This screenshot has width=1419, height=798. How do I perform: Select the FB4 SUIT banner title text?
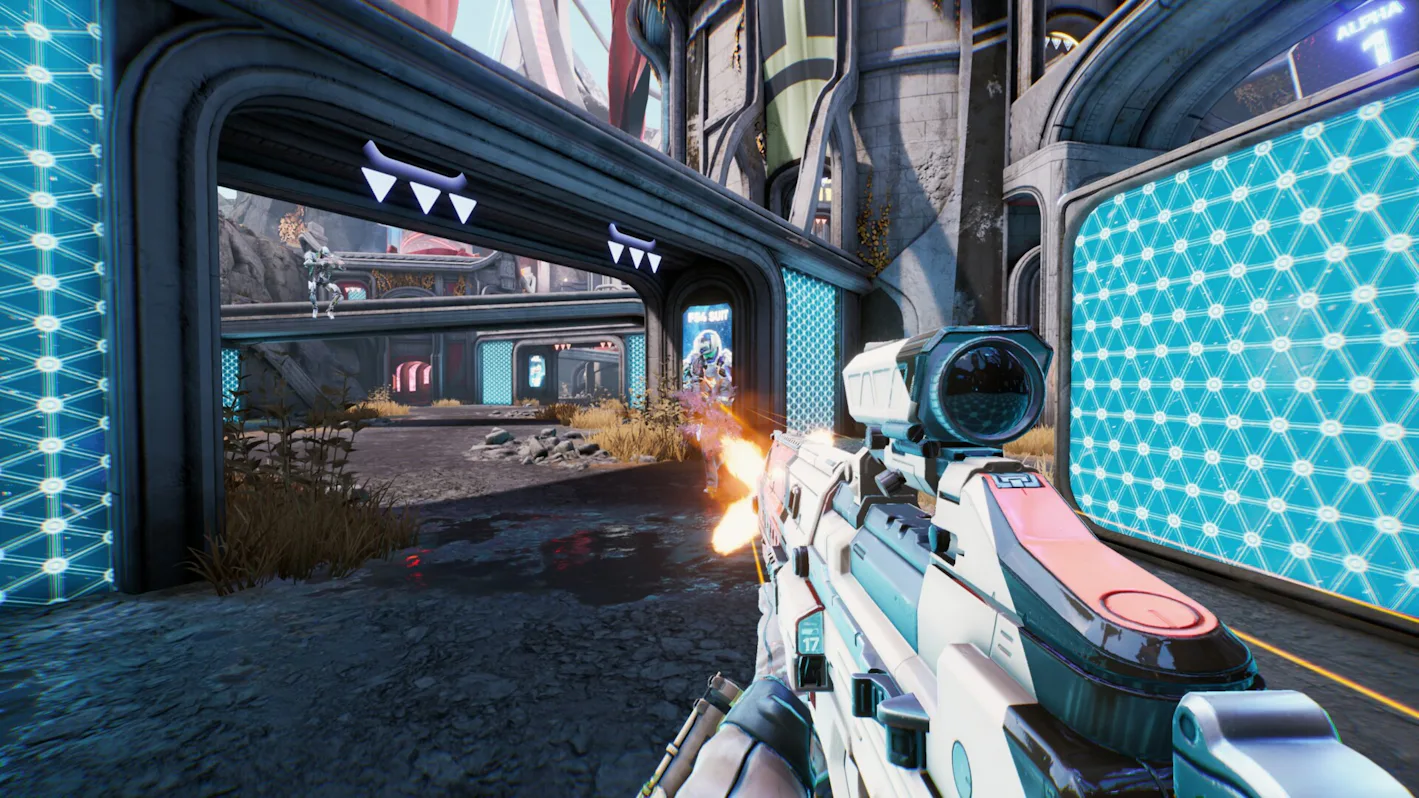coord(707,316)
